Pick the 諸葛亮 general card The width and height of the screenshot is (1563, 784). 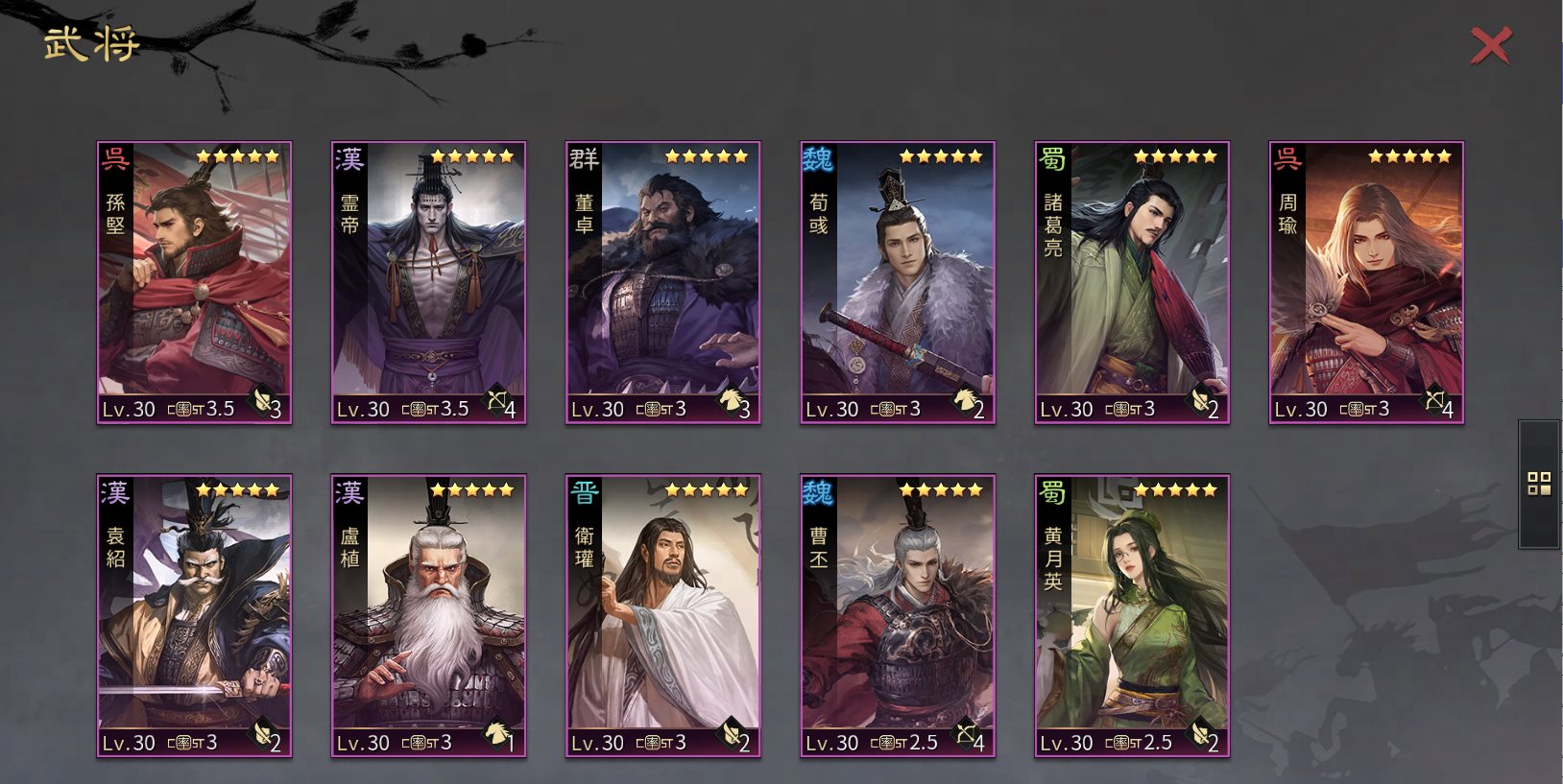click(1132, 282)
